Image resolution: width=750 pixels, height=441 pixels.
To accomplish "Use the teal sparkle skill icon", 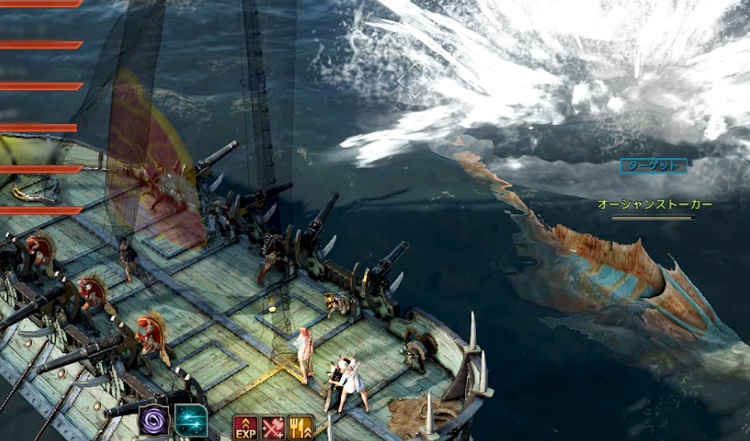I will [190, 420].
